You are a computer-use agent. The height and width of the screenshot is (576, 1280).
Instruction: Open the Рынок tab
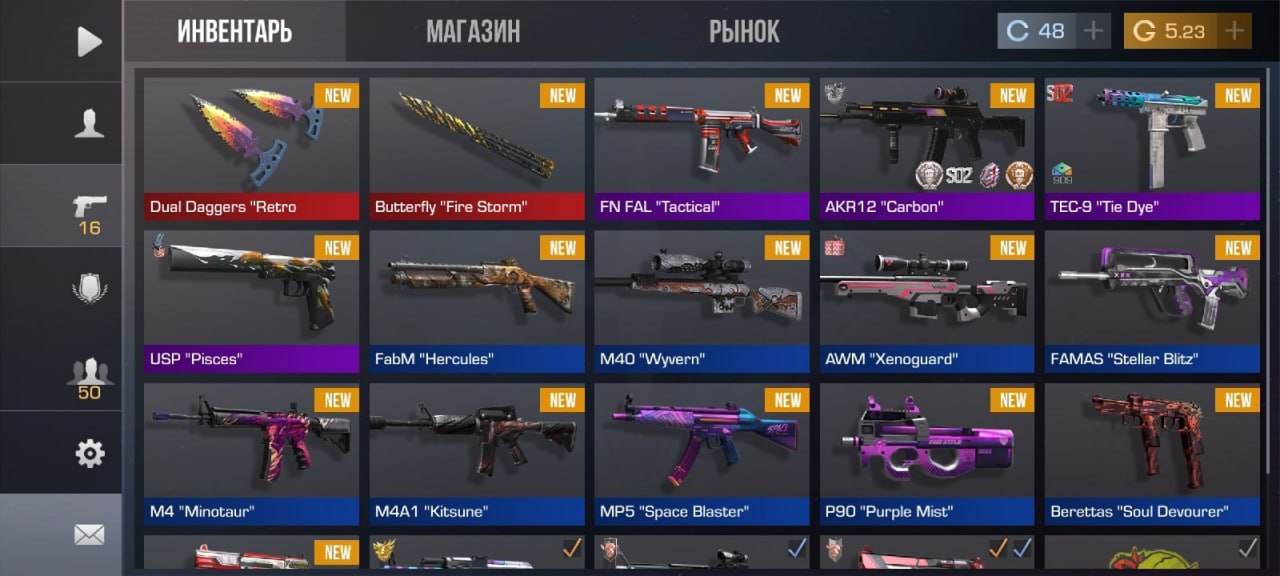coord(744,31)
